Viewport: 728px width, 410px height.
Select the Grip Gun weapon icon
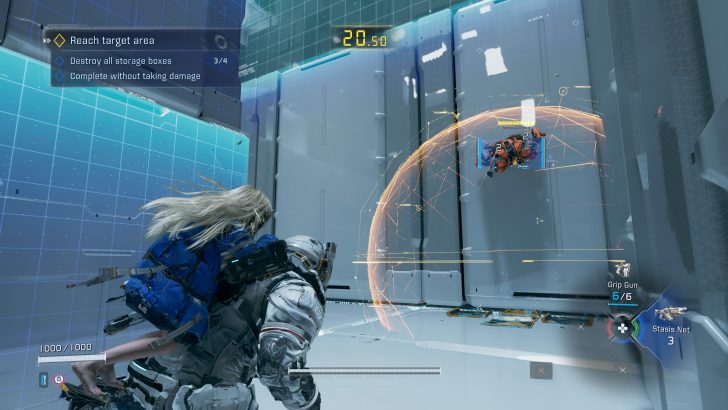tap(622, 270)
